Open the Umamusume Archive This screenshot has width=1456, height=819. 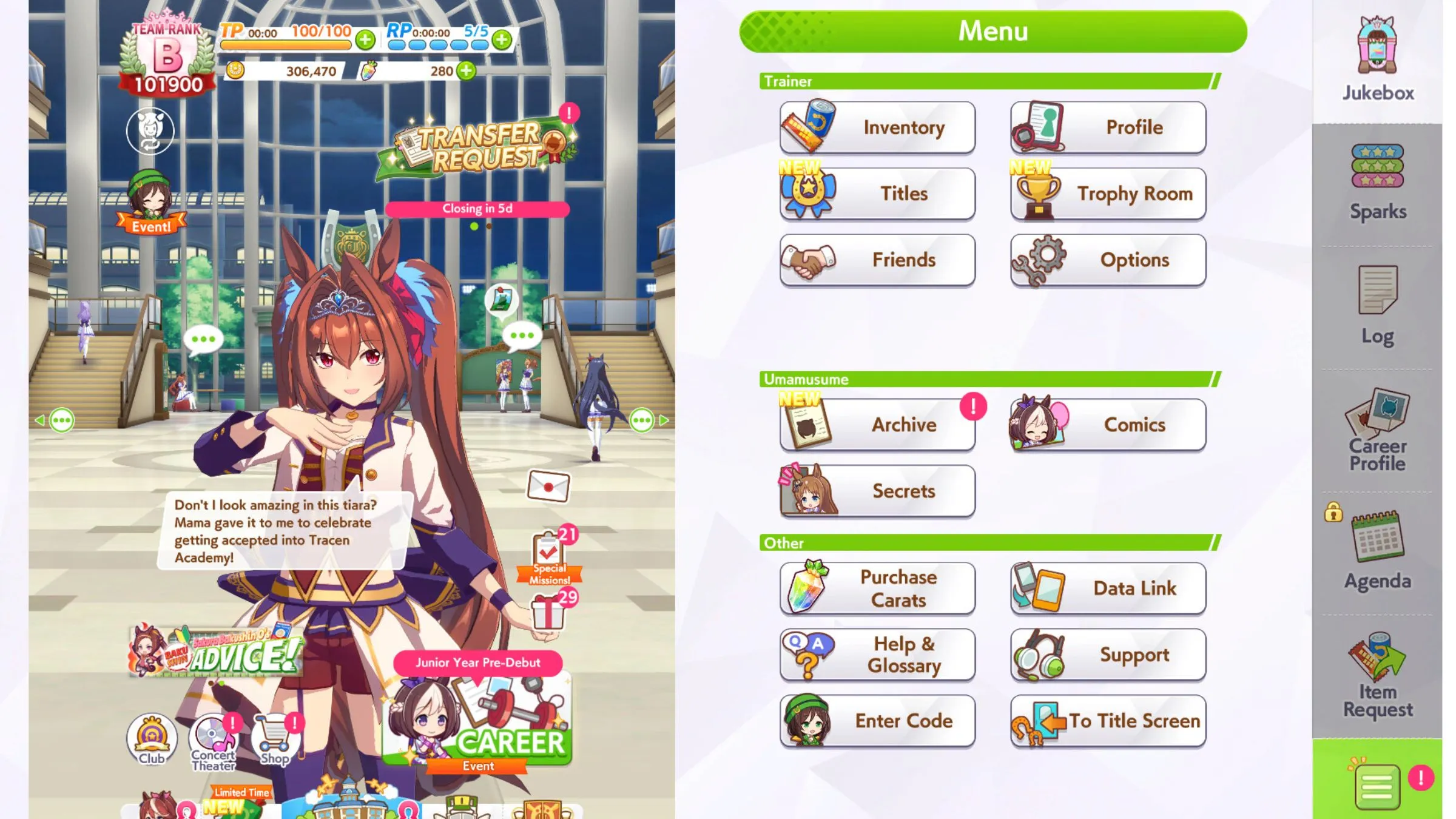click(x=877, y=425)
